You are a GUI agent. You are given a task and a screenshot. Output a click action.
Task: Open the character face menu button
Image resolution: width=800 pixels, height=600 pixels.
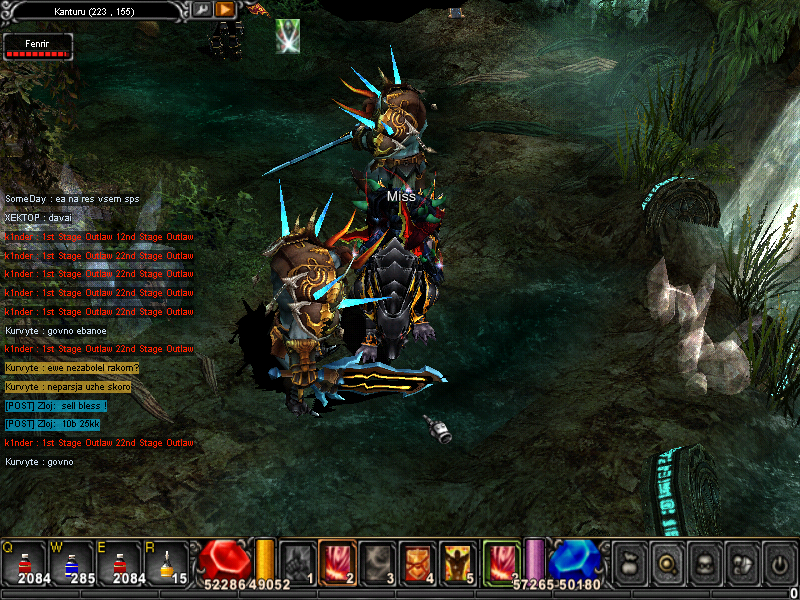pyautogui.click(x=704, y=562)
